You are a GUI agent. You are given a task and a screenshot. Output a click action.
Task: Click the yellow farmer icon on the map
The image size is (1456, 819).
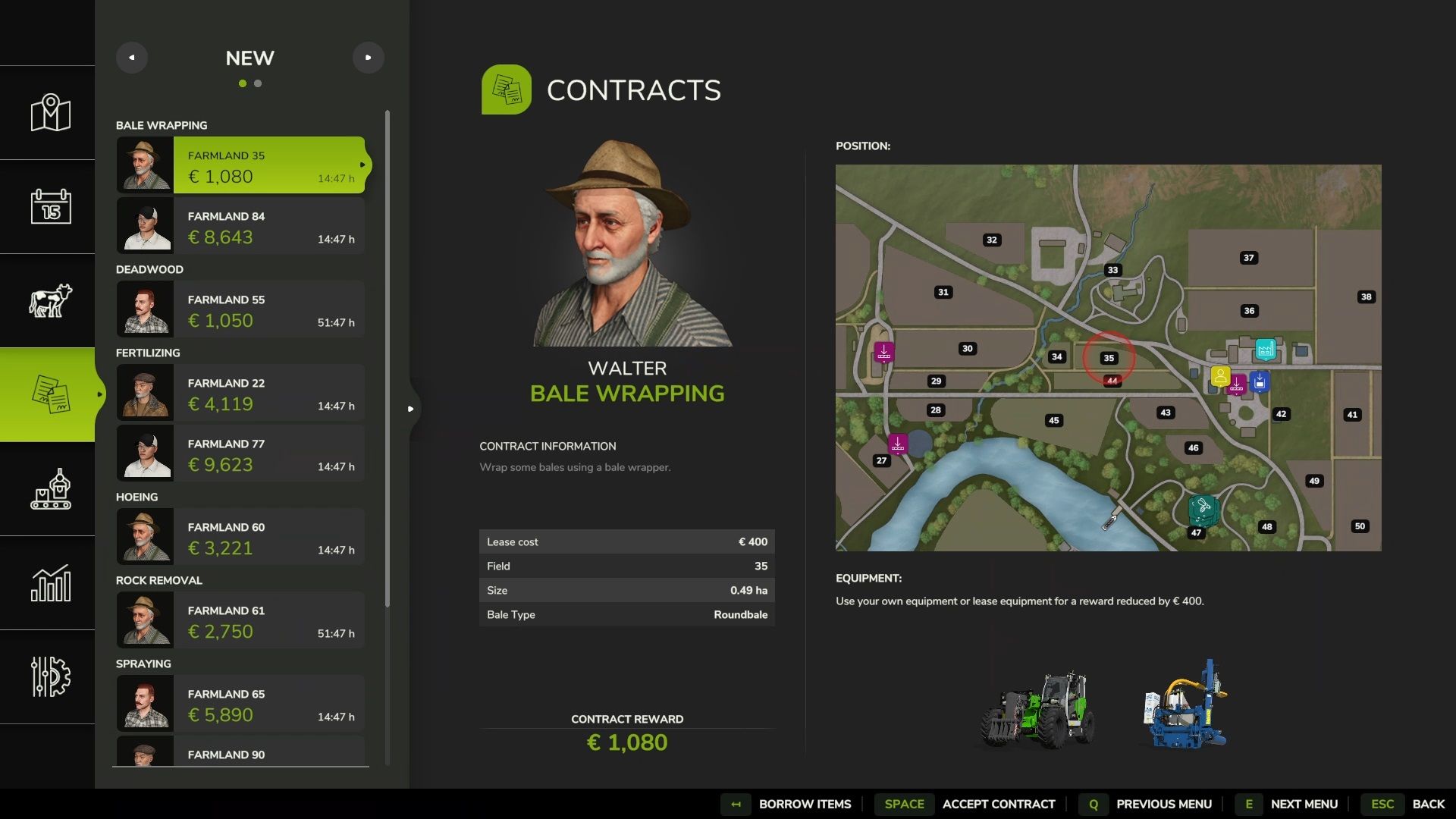[1219, 373]
